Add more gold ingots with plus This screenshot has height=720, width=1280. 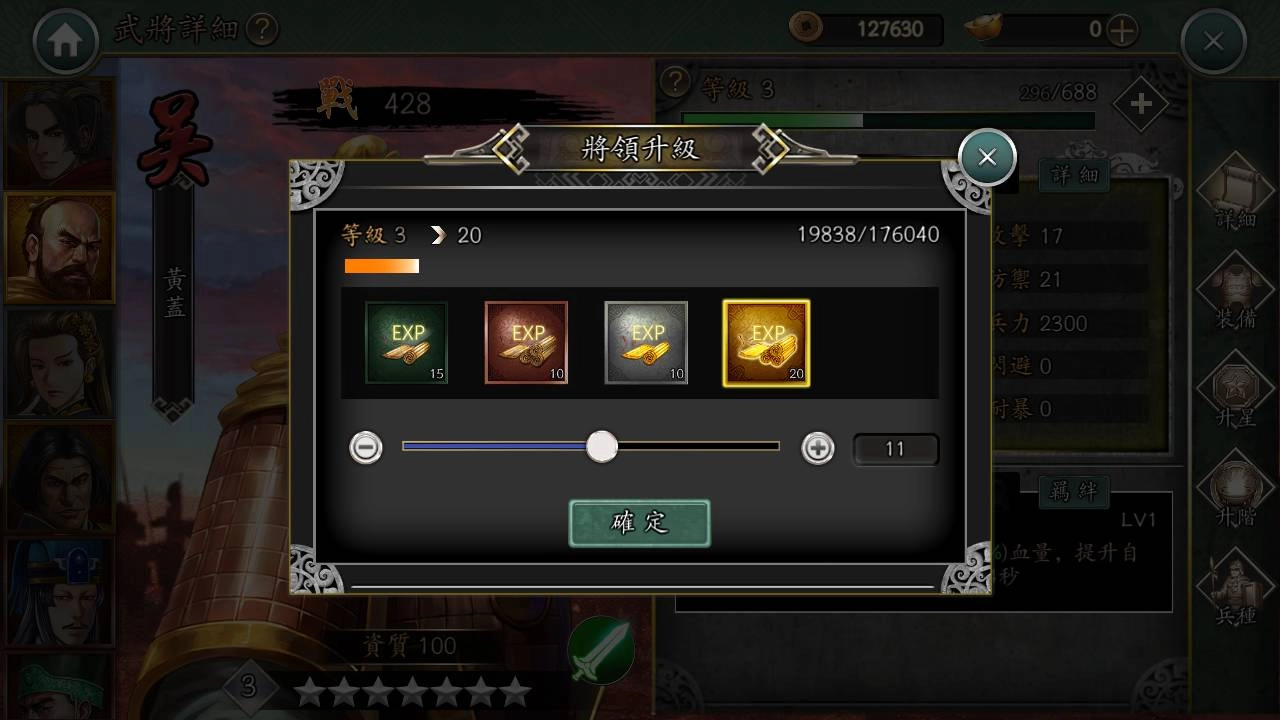[1122, 30]
